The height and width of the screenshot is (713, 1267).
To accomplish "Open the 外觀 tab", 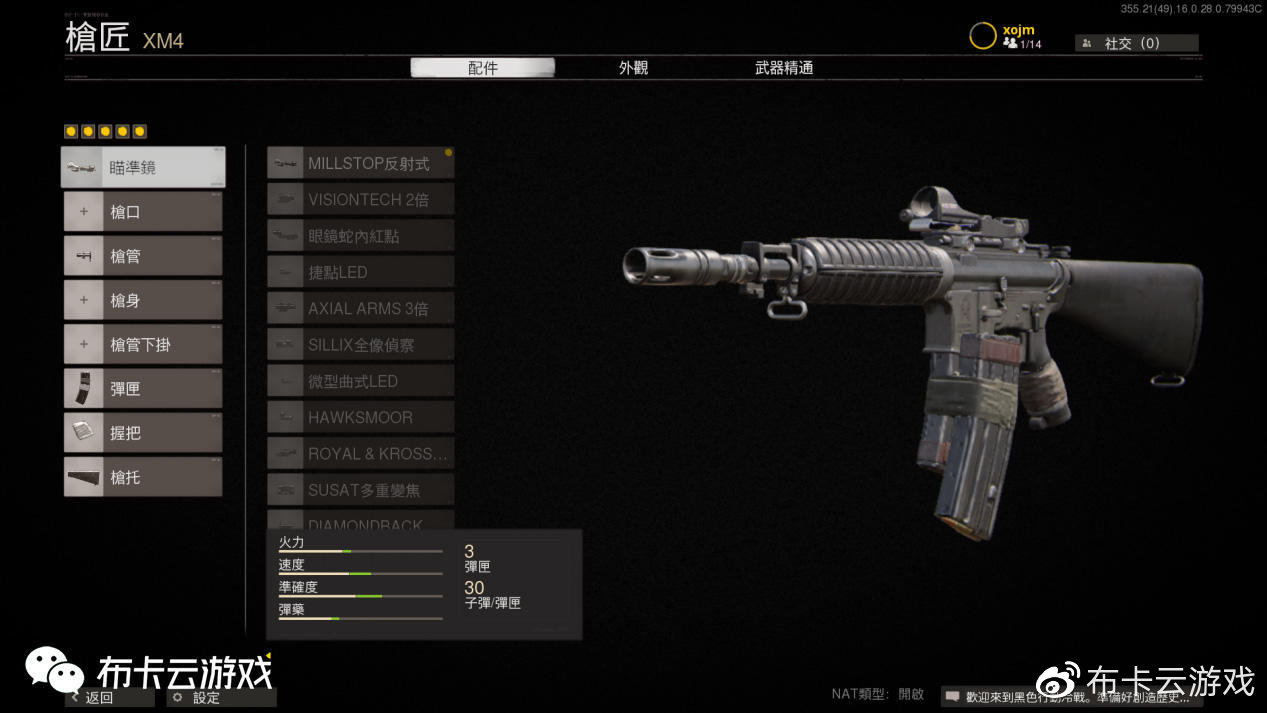I will coord(633,68).
